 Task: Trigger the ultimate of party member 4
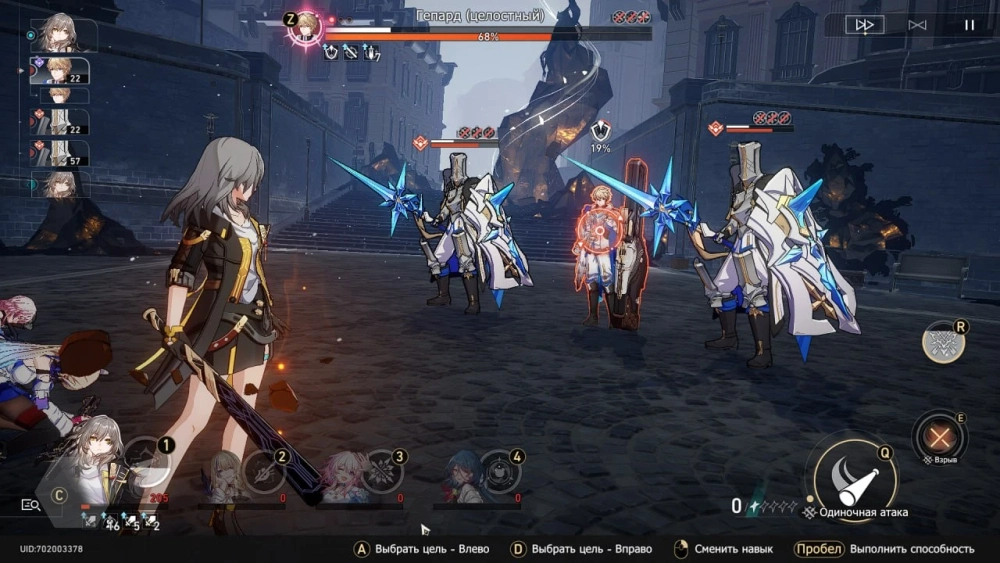(x=499, y=472)
